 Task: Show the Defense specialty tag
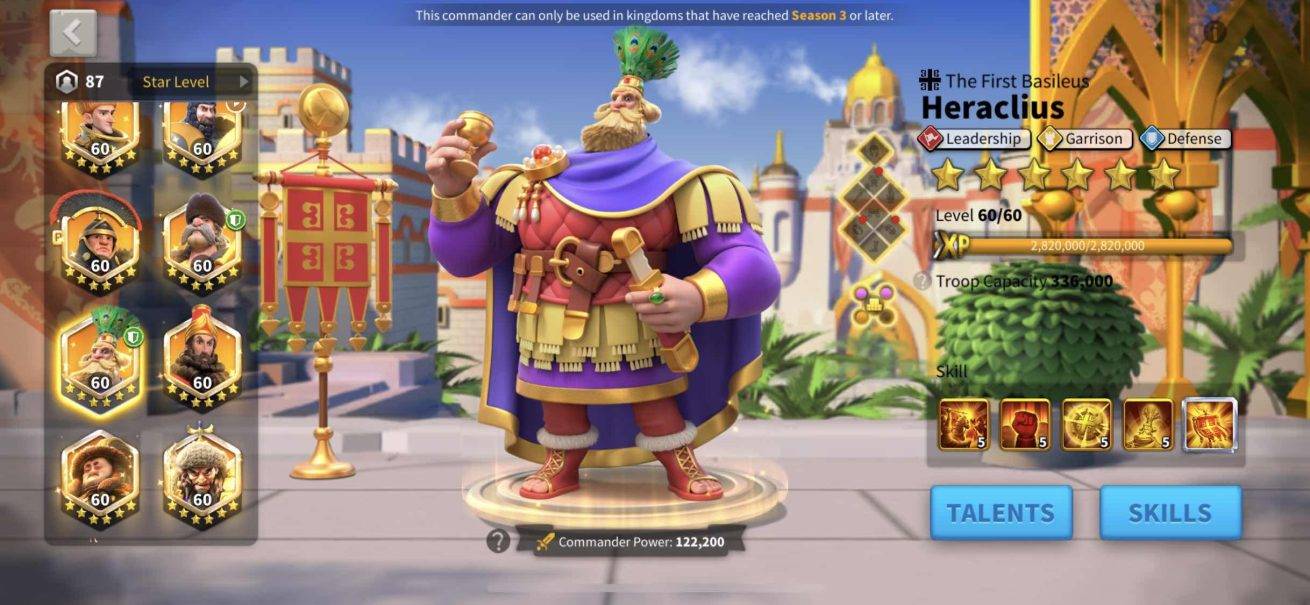click(x=1187, y=139)
